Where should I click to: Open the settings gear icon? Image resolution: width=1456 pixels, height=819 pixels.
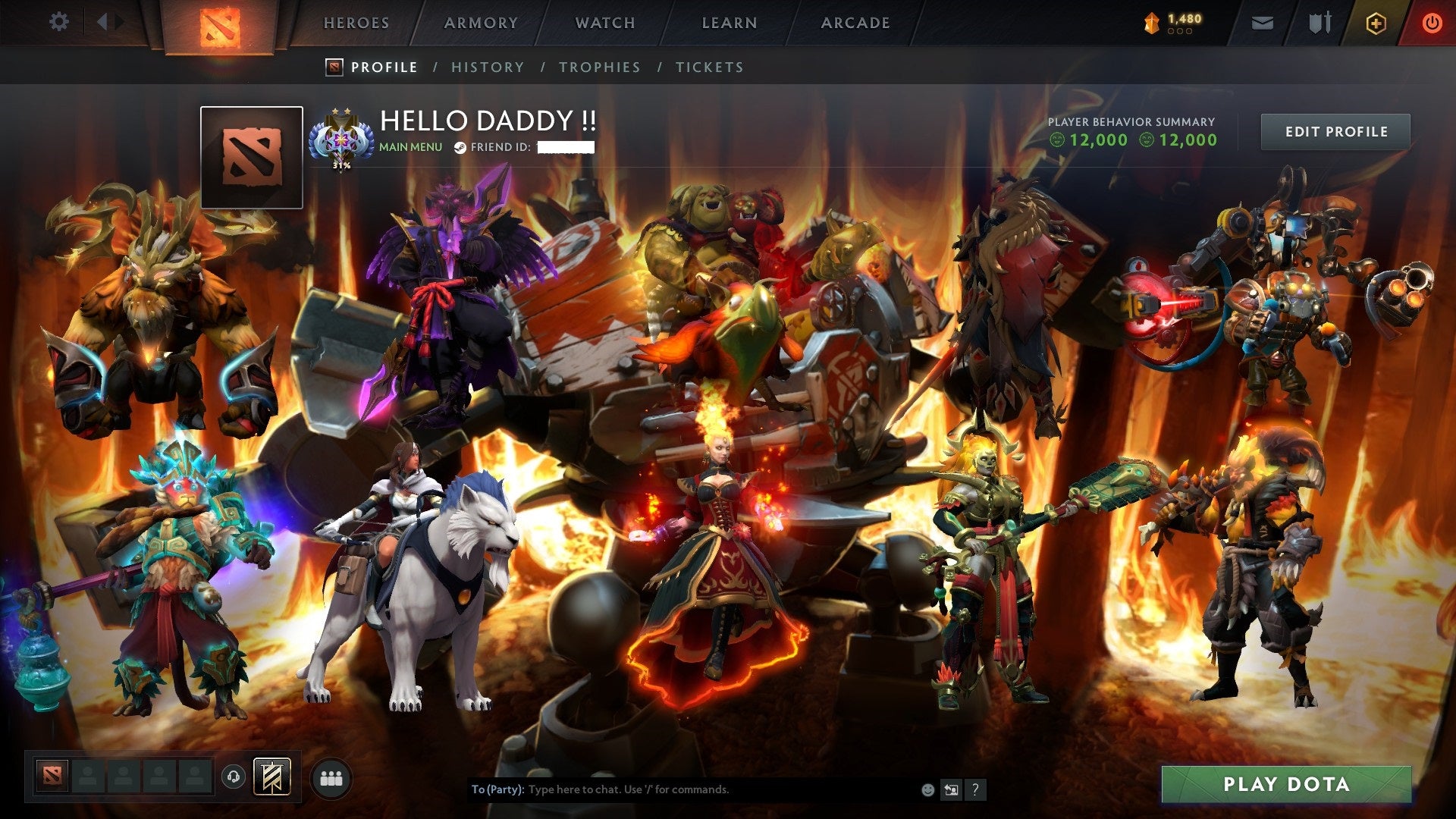tap(59, 21)
